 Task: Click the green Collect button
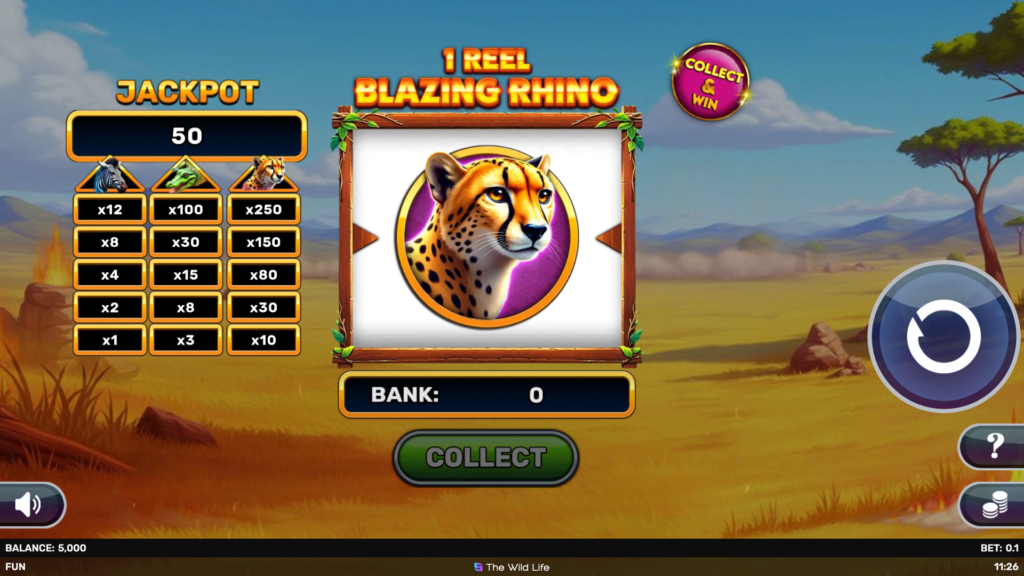click(485, 458)
